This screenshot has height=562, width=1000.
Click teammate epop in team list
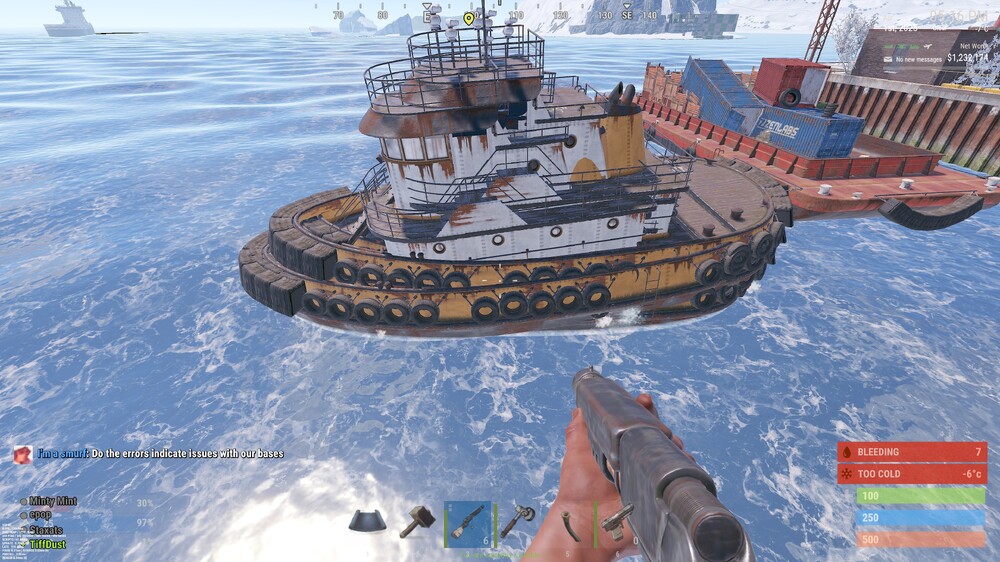(x=40, y=515)
